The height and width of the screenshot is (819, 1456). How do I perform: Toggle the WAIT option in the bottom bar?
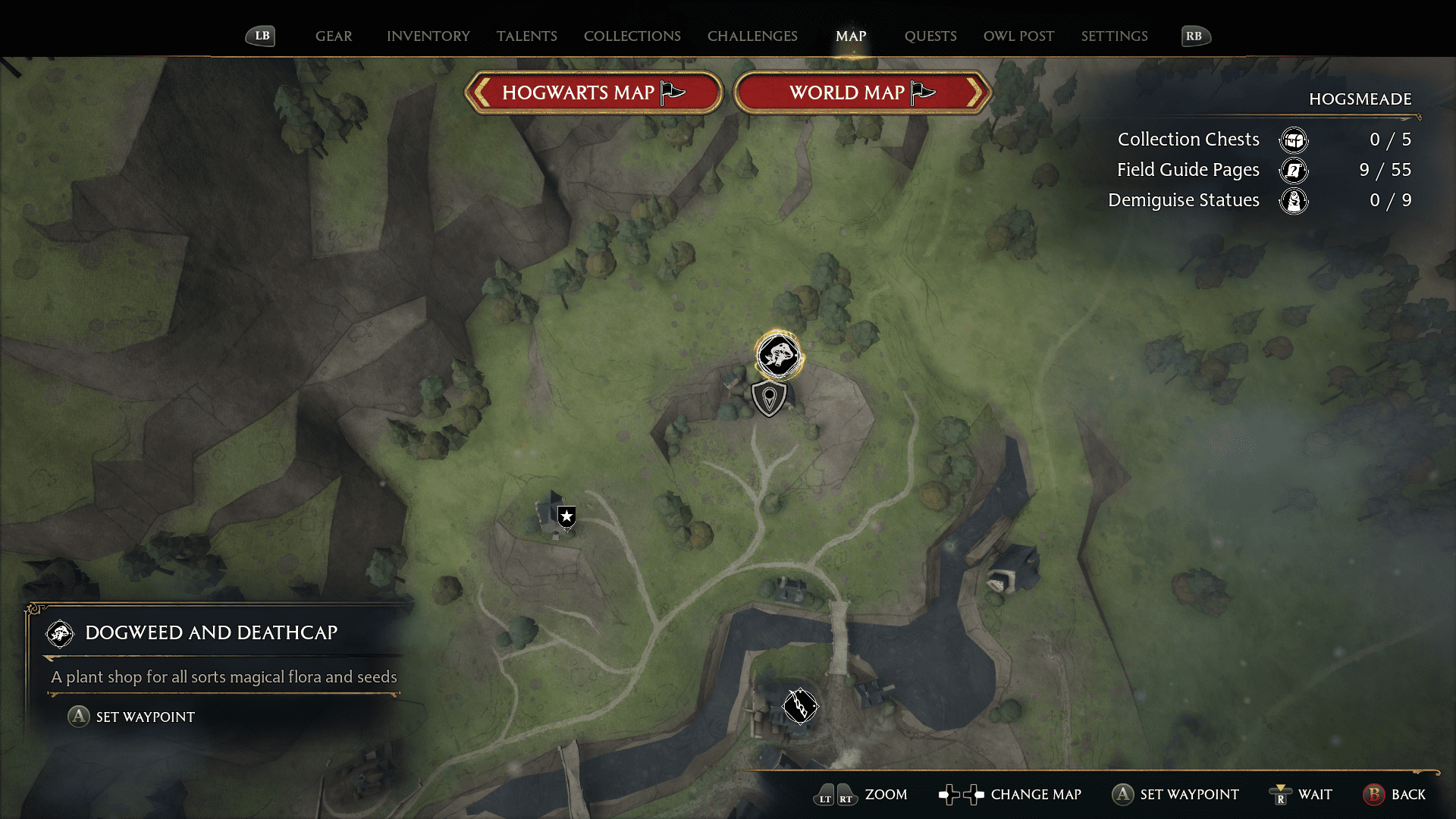coord(1300,795)
